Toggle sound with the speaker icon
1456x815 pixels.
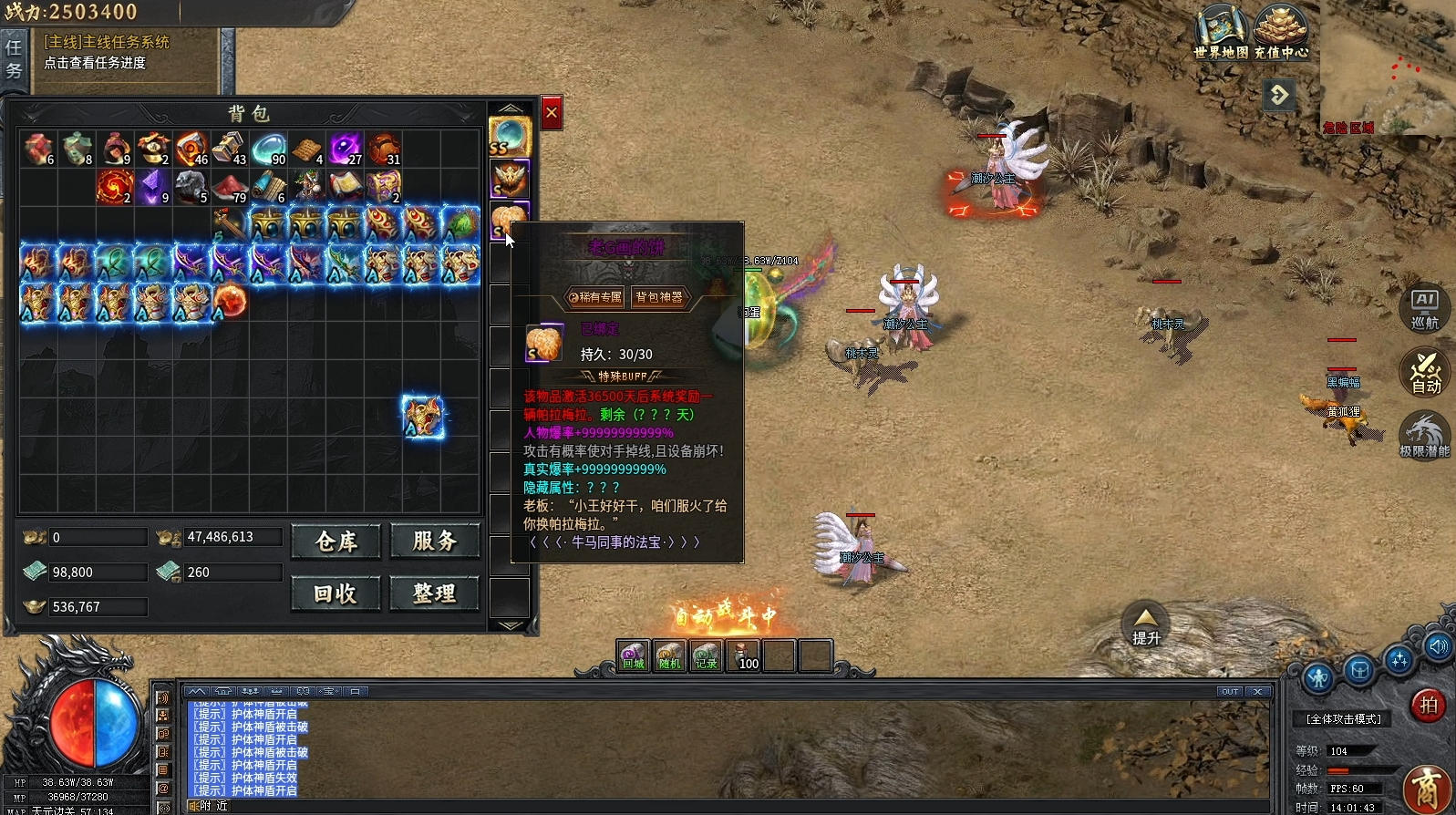point(1438,646)
